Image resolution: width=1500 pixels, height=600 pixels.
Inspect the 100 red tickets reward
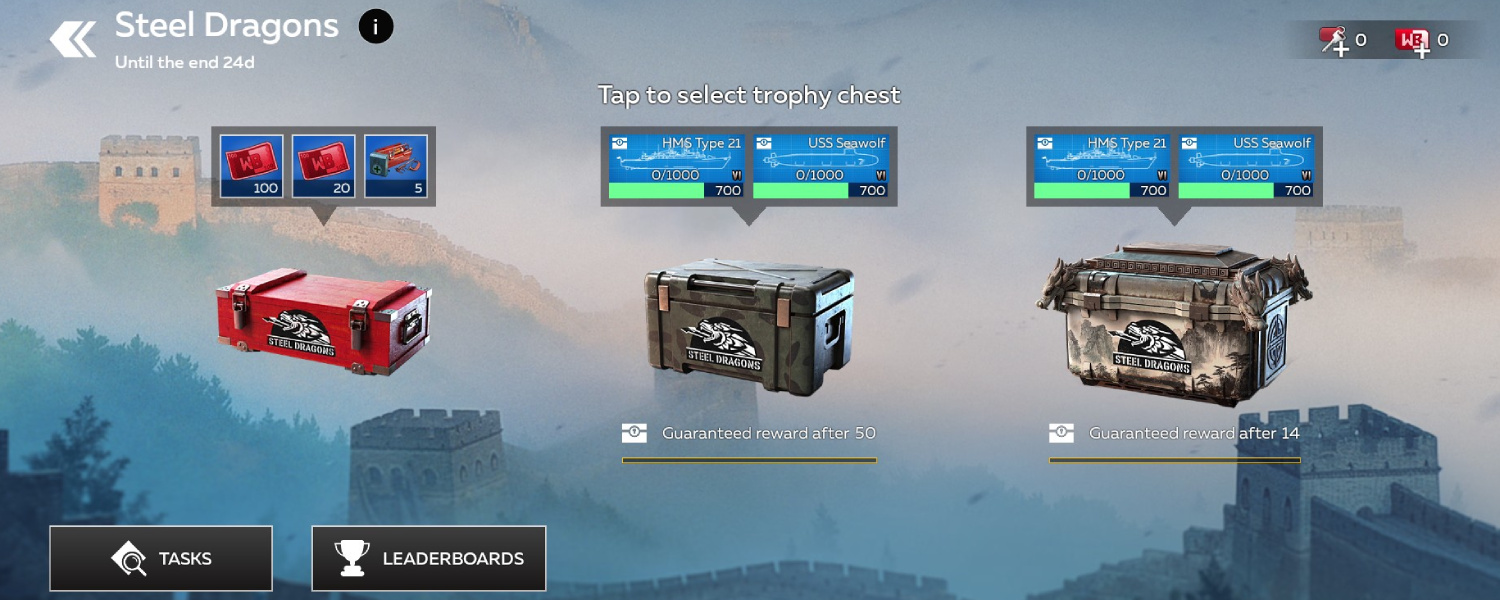click(252, 166)
